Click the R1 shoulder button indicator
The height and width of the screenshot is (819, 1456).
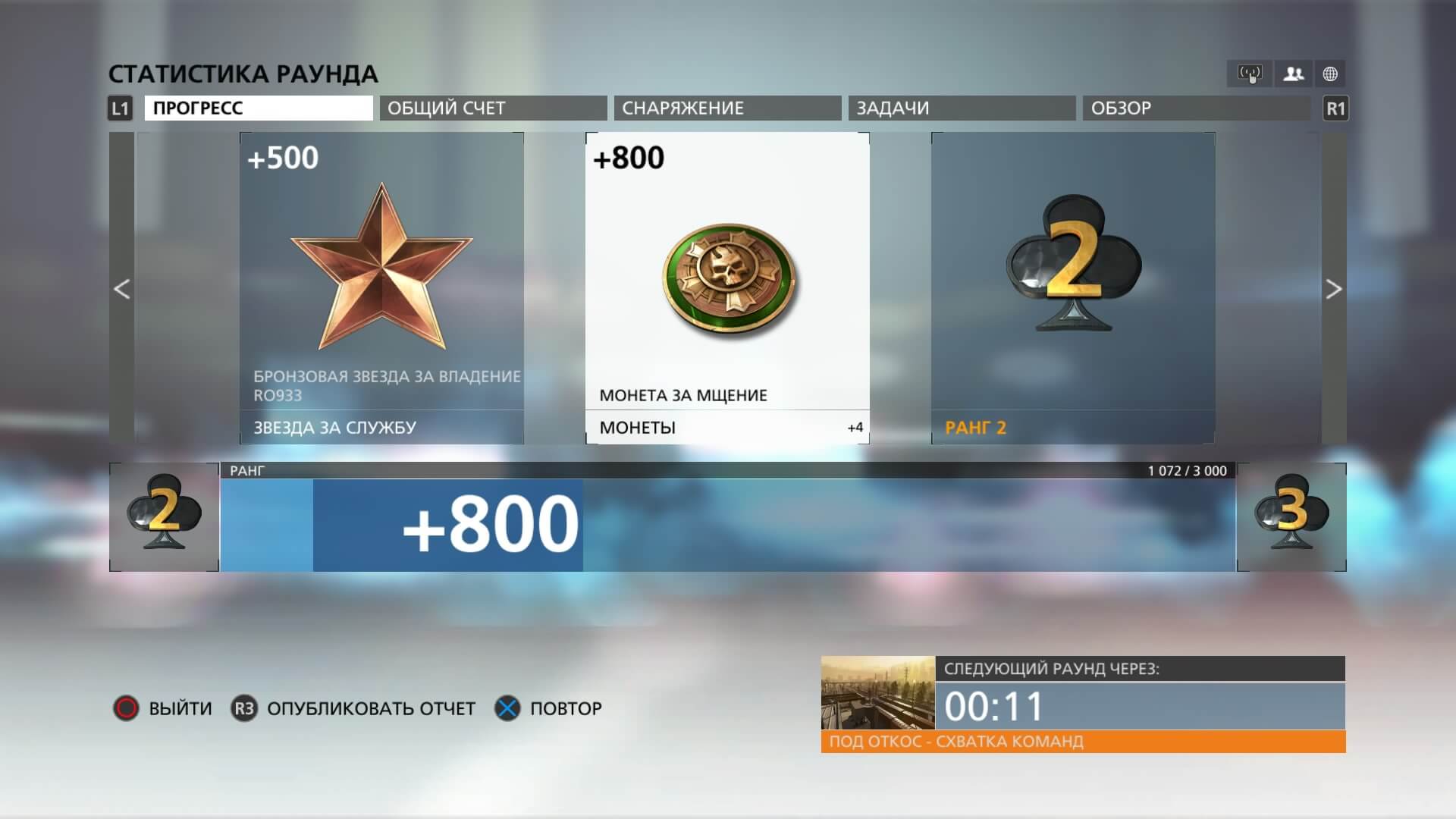click(x=1336, y=108)
